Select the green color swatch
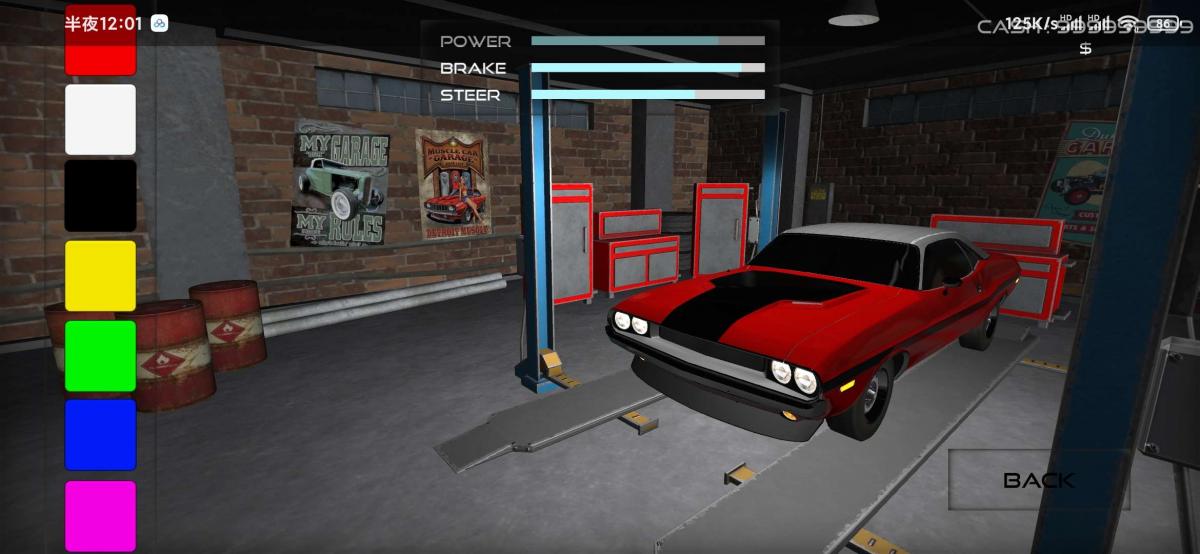The image size is (1200, 554). coord(100,355)
